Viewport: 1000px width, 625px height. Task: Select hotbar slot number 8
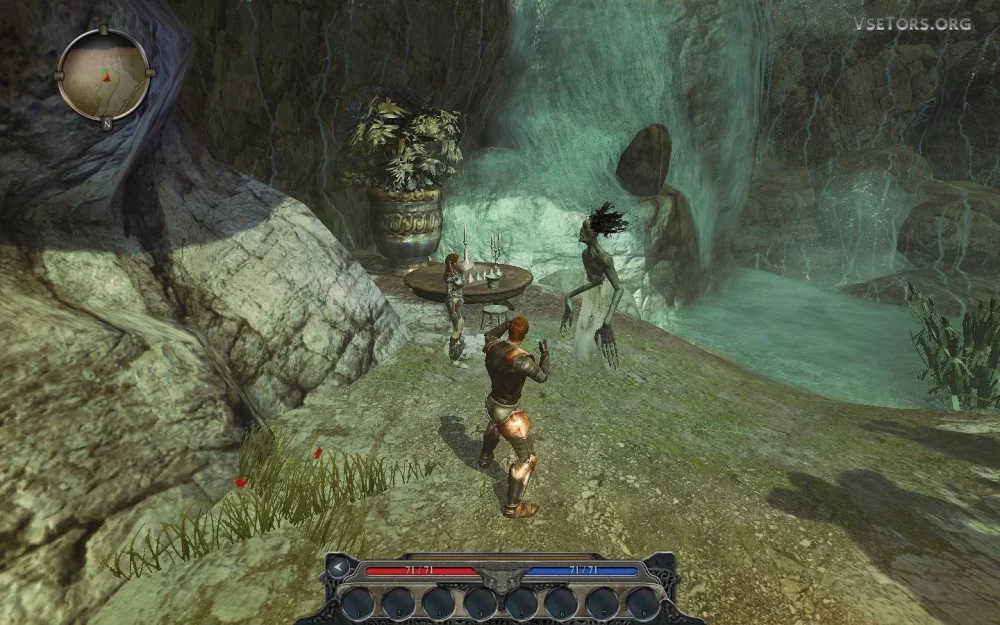click(x=643, y=603)
